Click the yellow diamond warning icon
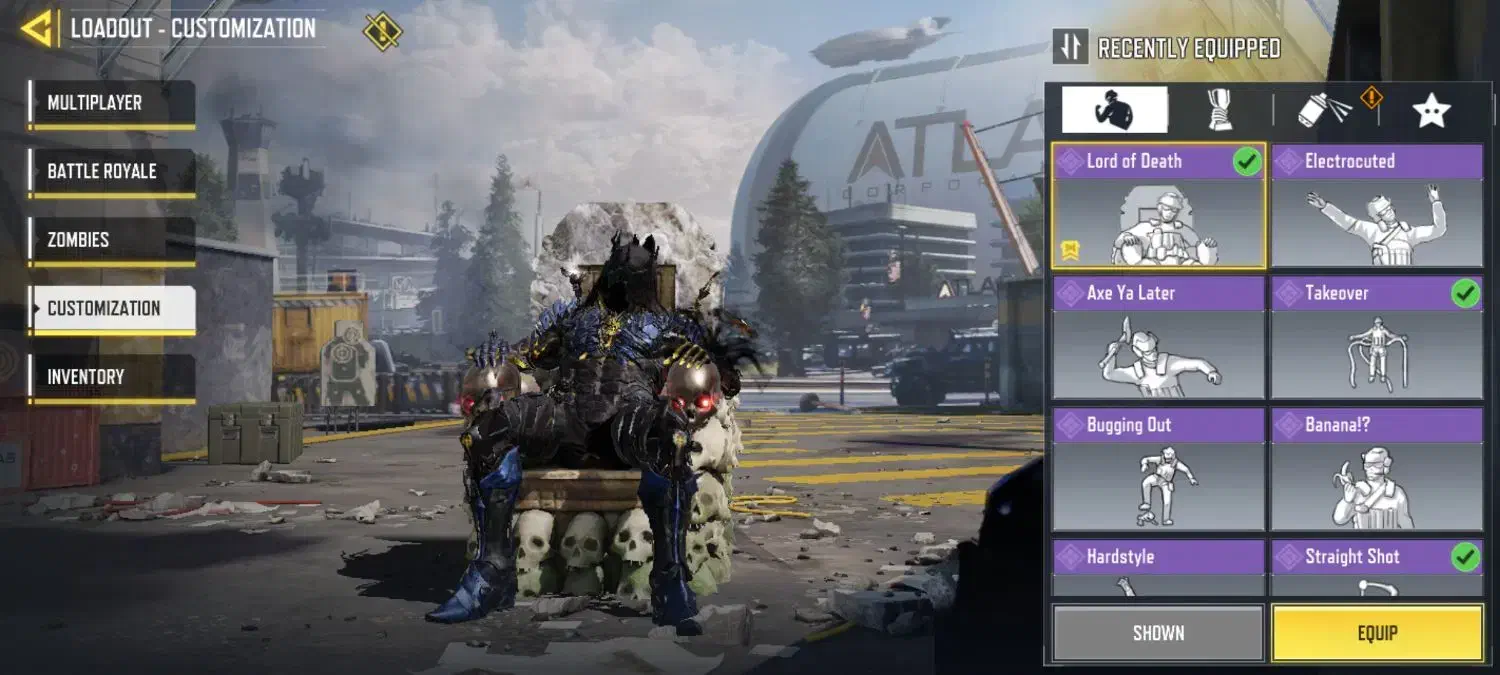 point(382,30)
